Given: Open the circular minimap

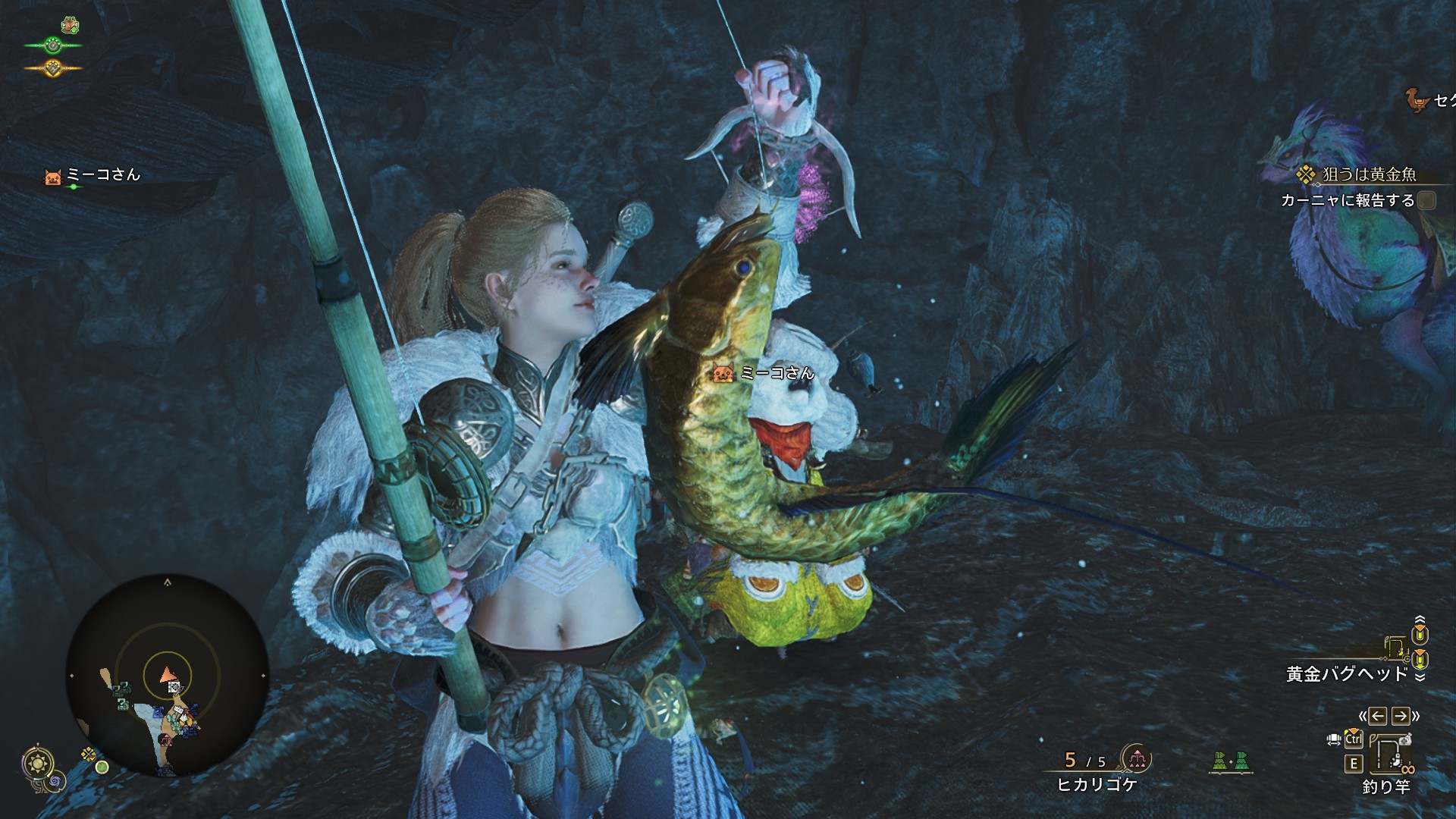Looking at the screenshot, I should 167,675.
